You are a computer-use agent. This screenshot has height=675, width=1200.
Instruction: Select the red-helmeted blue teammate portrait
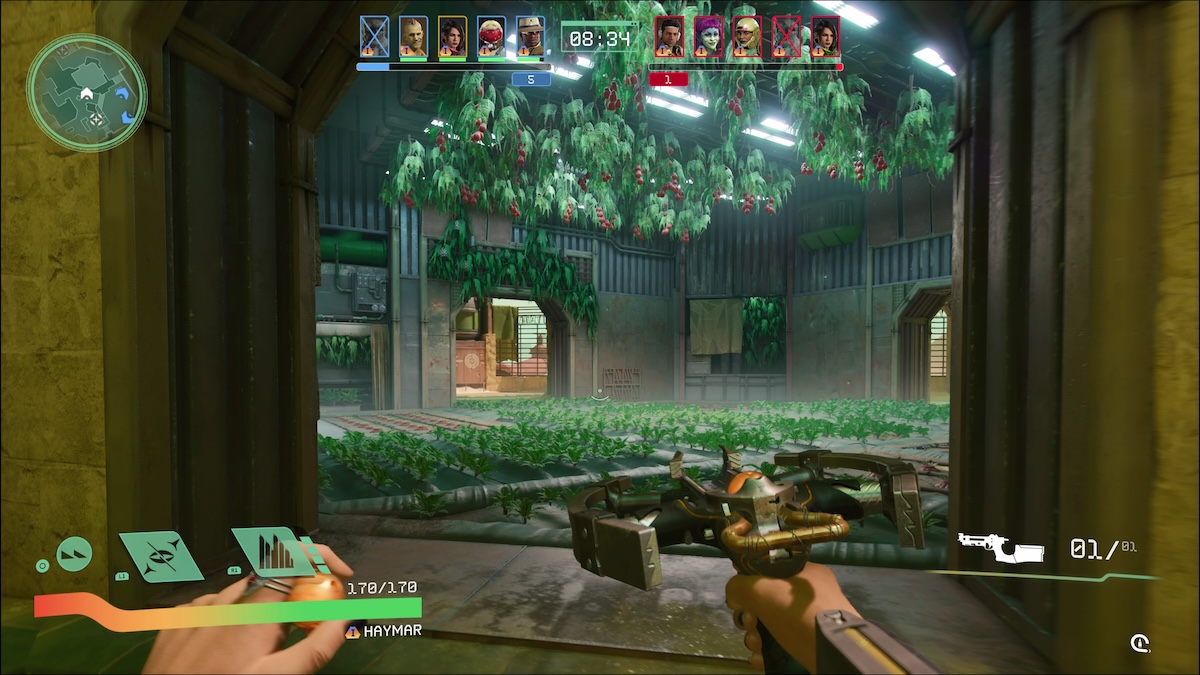click(491, 37)
